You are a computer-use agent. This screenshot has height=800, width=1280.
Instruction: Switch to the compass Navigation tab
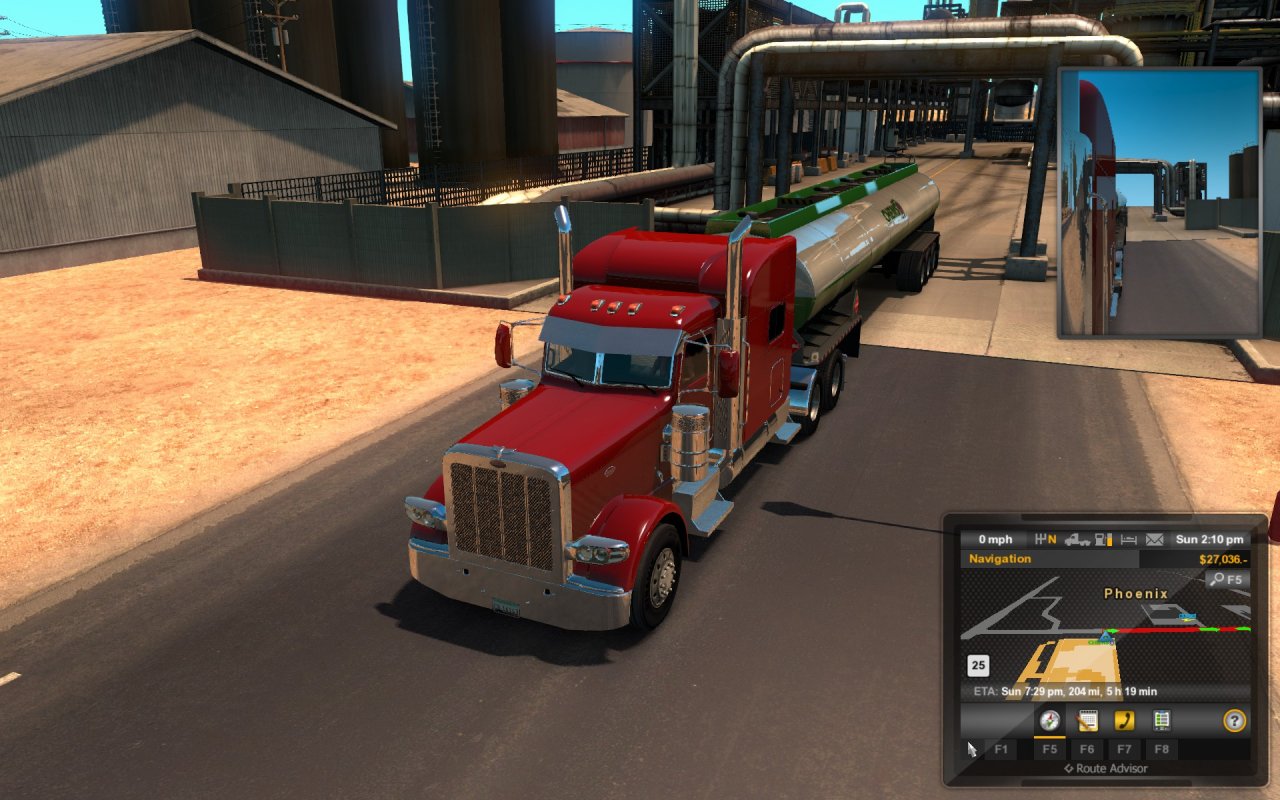click(1049, 720)
